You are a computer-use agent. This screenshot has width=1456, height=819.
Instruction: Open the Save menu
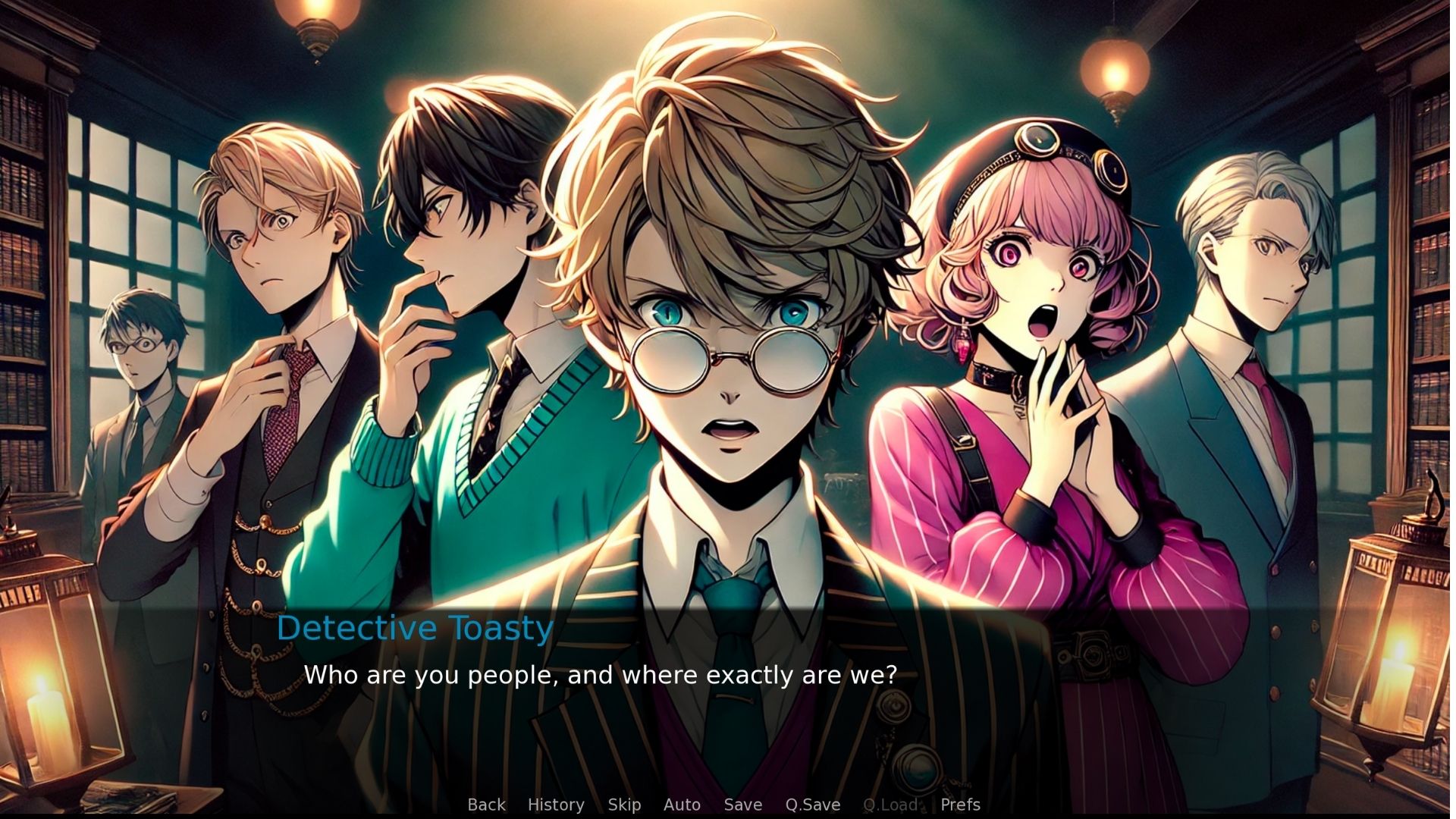[742, 805]
